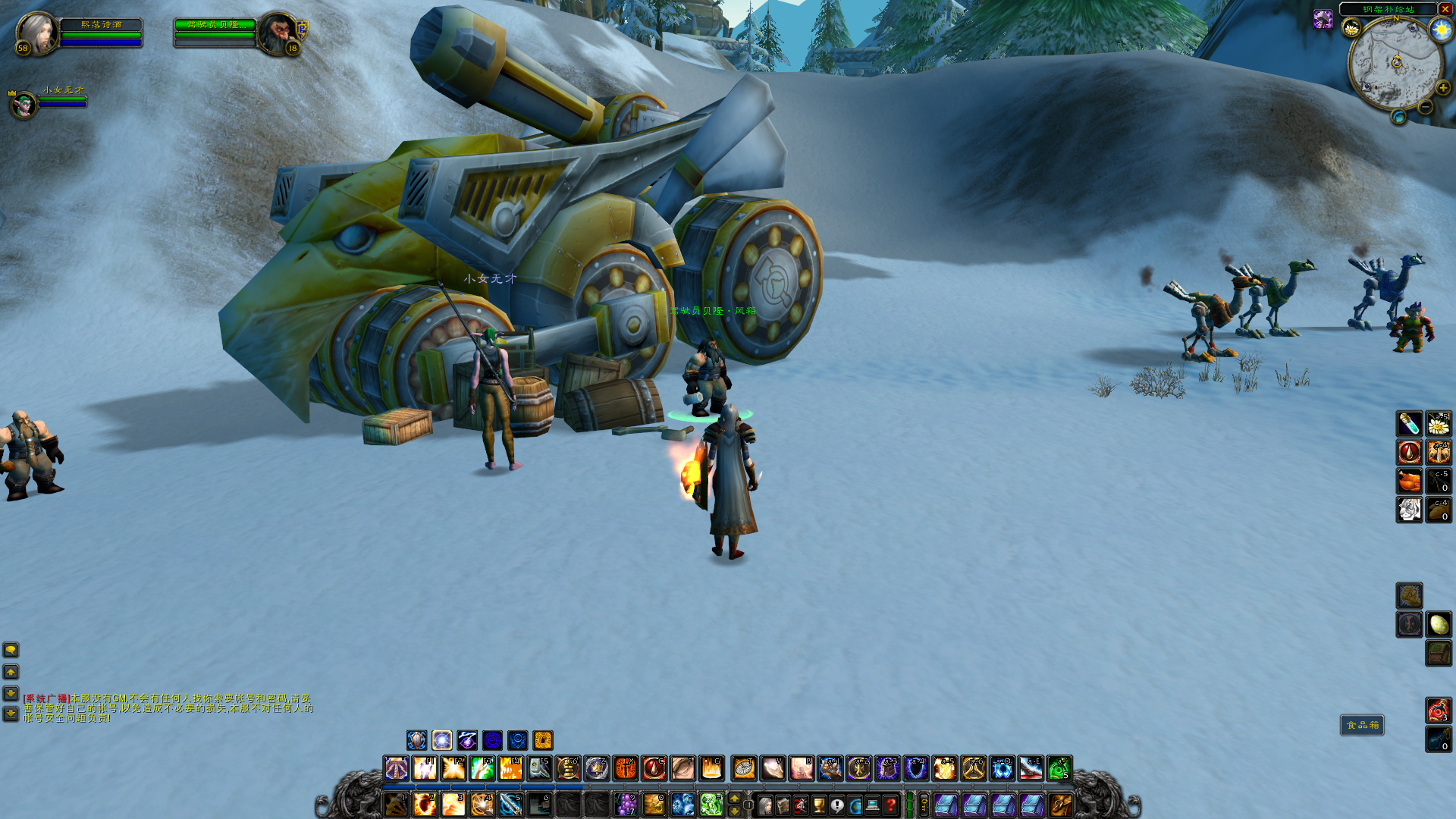Close the minimap with the red X

tap(1445, 9)
